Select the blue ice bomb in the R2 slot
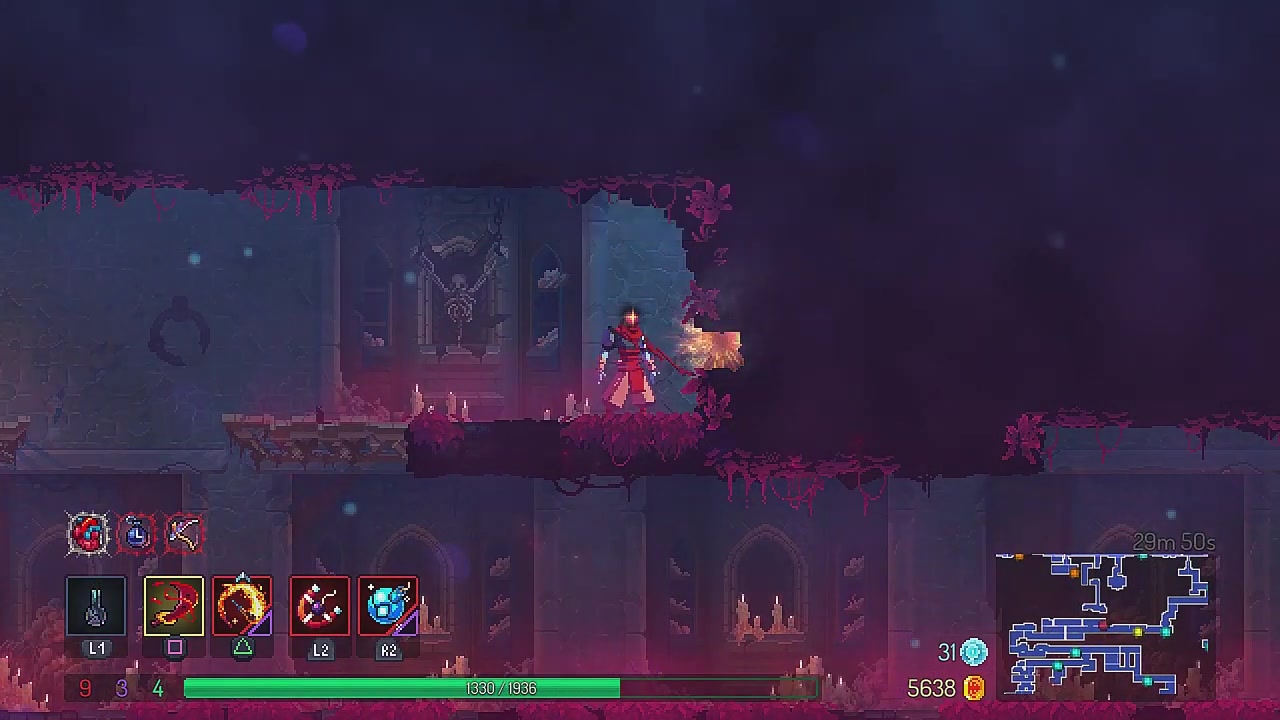 (x=388, y=605)
